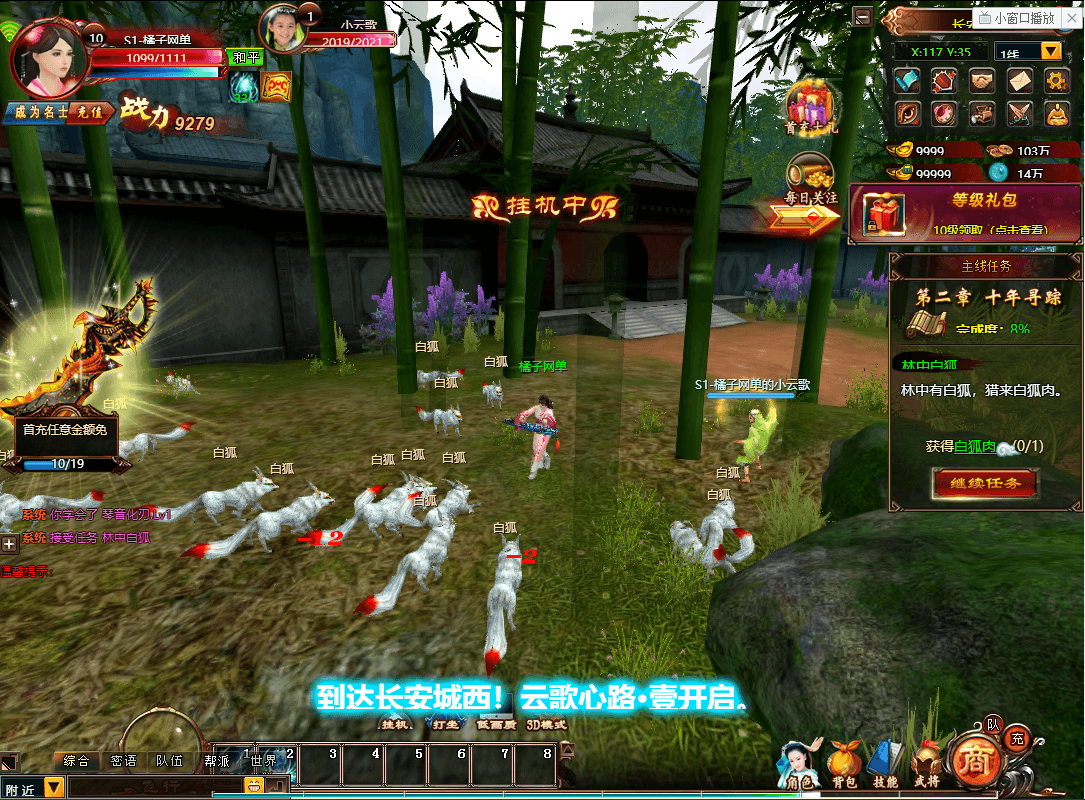
Task: Click the 和平 peace mode button
Action: tap(245, 57)
